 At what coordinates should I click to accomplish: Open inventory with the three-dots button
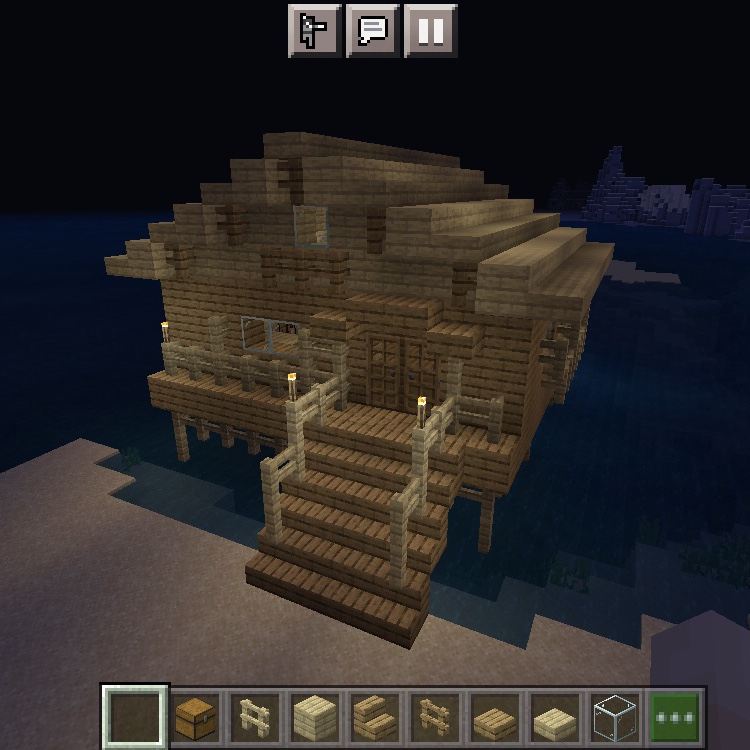pos(674,717)
